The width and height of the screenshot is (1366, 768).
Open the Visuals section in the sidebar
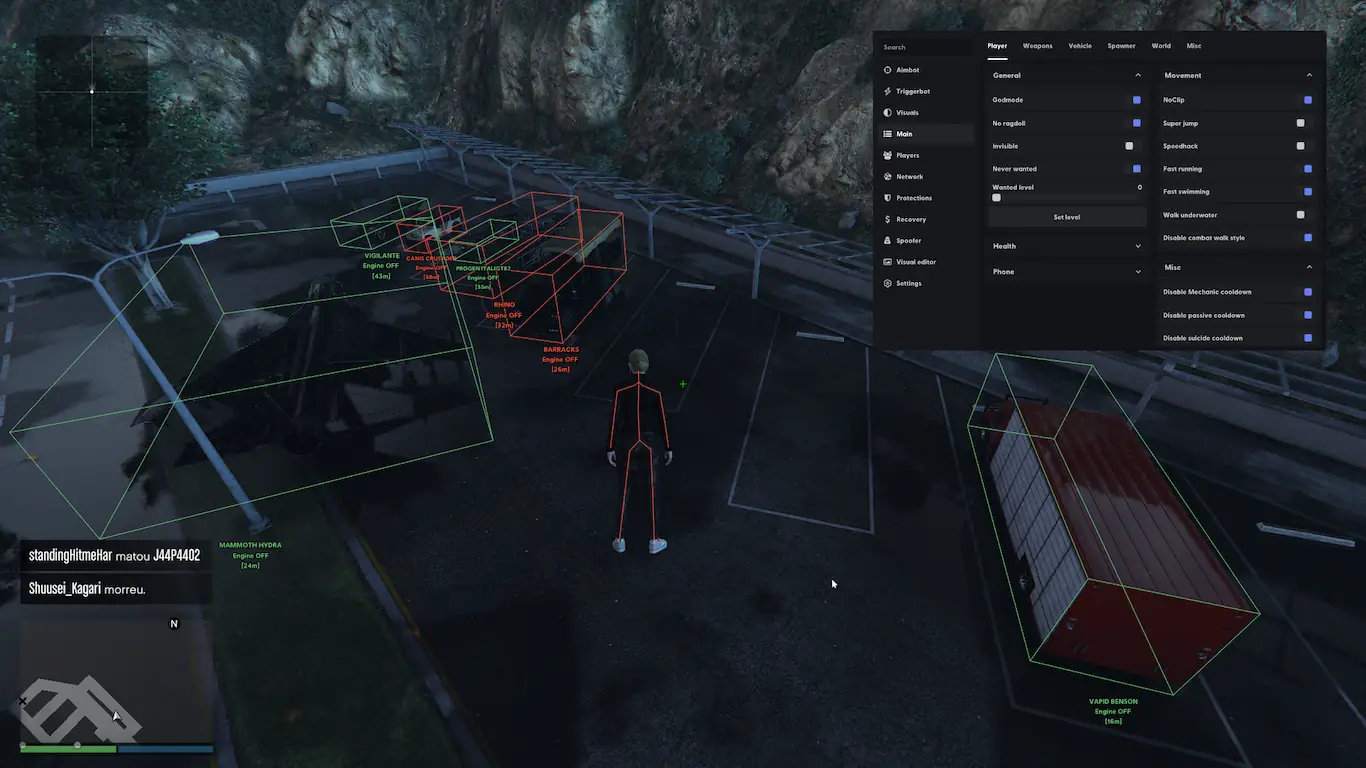tap(907, 113)
